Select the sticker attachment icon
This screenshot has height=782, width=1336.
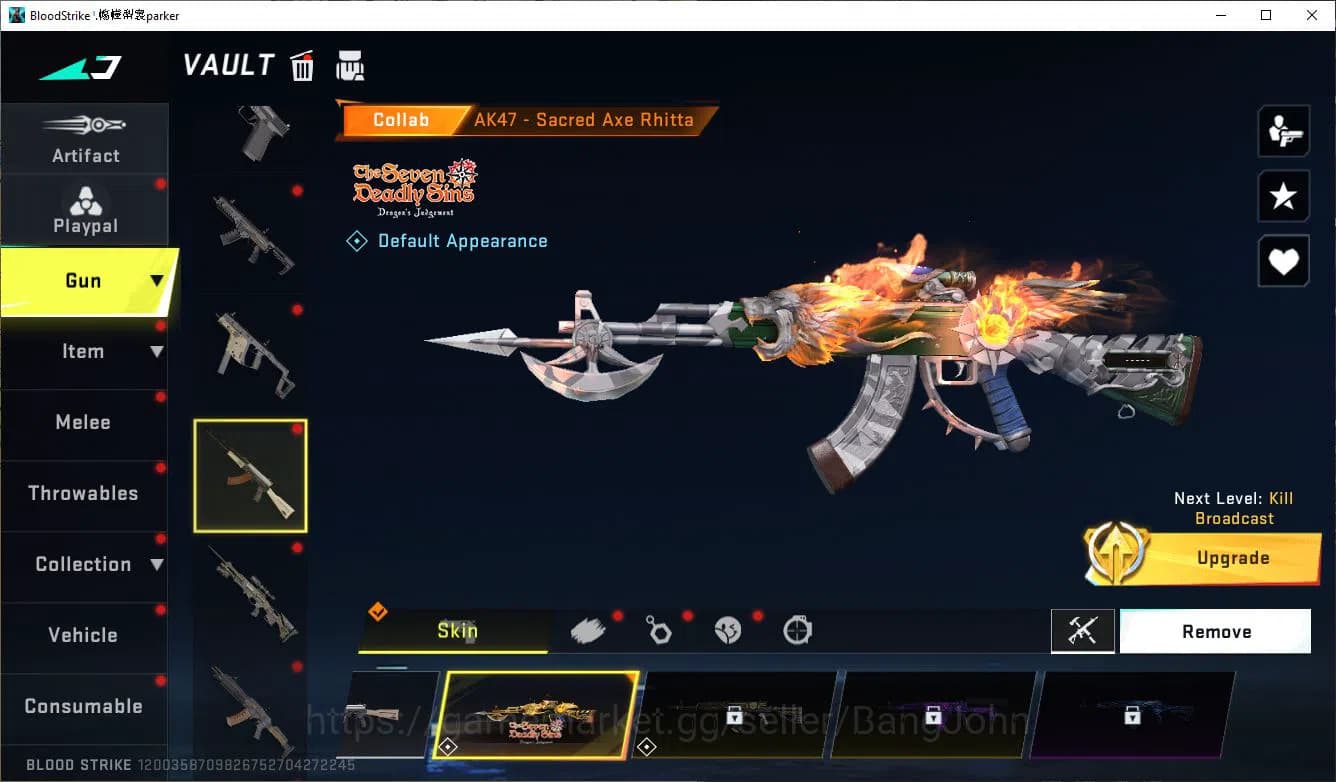(x=728, y=630)
